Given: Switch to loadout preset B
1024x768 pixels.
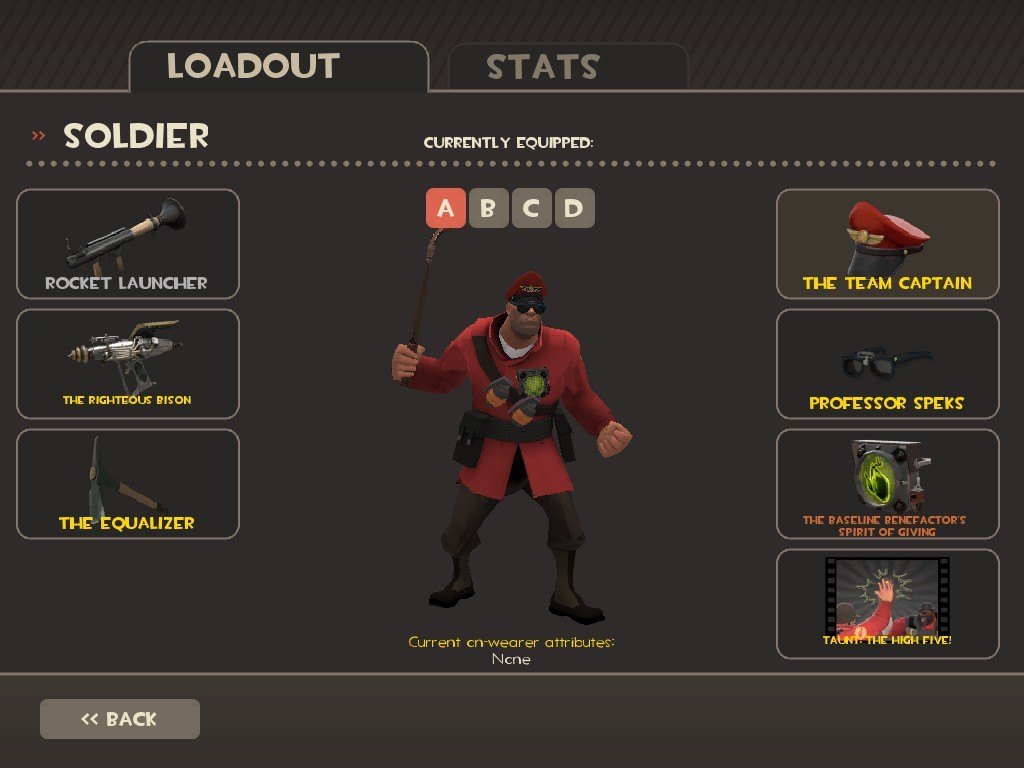Looking at the screenshot, I should [x=488, y=208].
